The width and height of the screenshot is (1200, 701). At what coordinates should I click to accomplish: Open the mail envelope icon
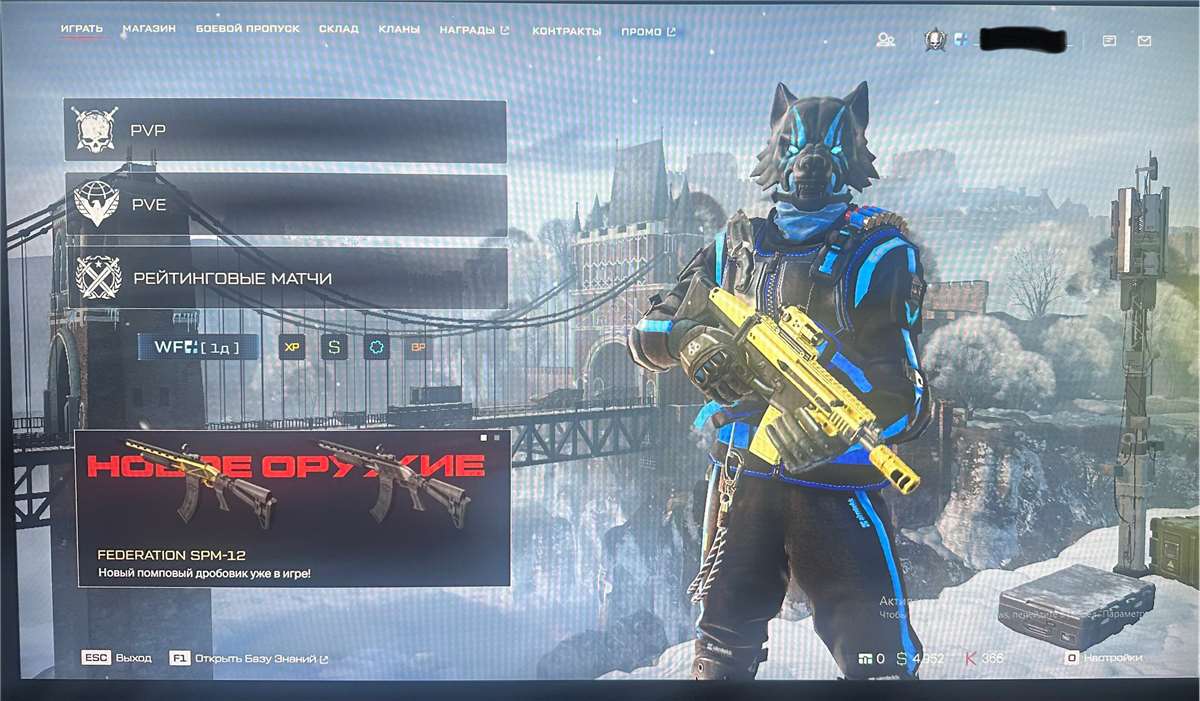[1144, 41]
